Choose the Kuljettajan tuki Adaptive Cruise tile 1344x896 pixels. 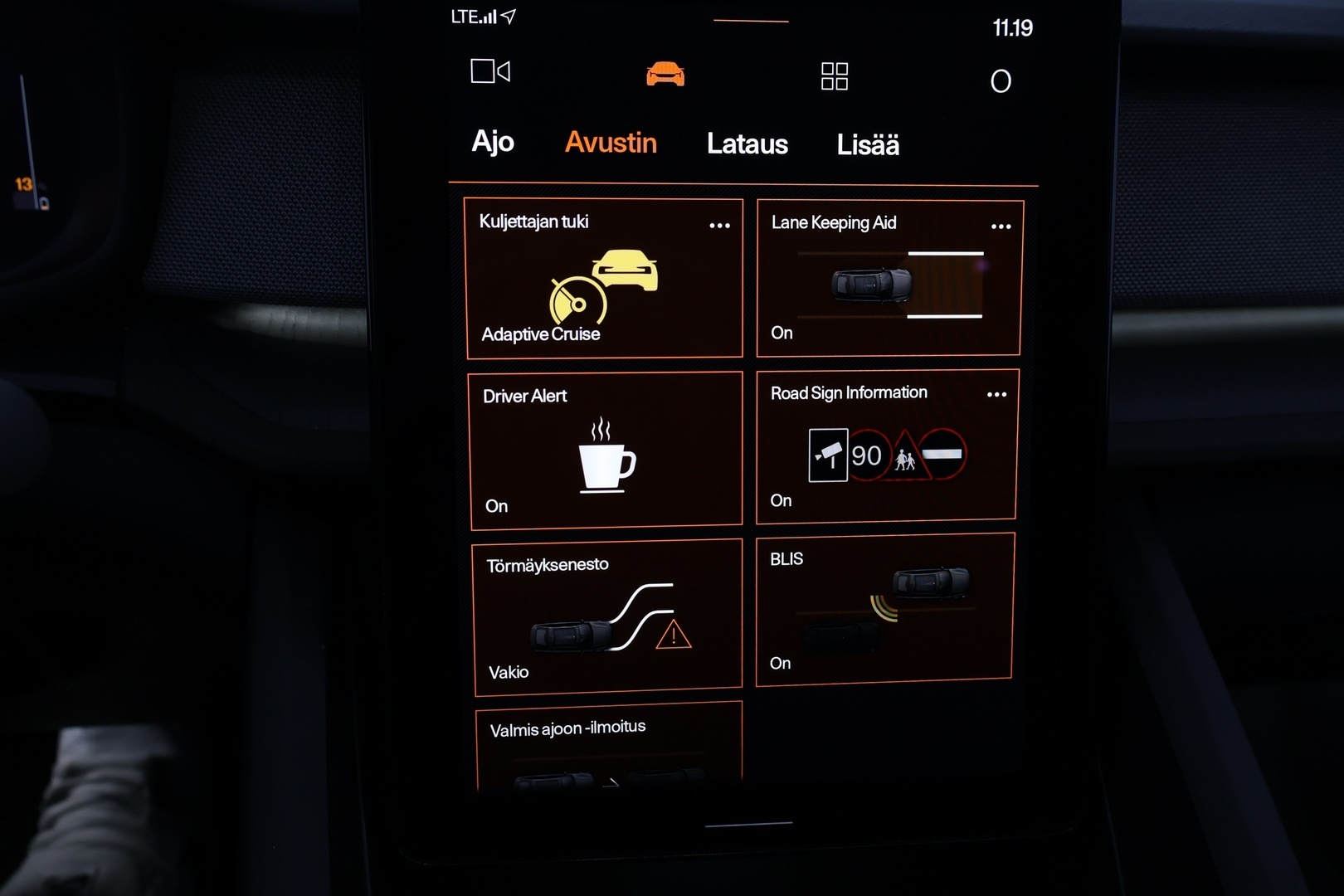(x=604, y=279)
